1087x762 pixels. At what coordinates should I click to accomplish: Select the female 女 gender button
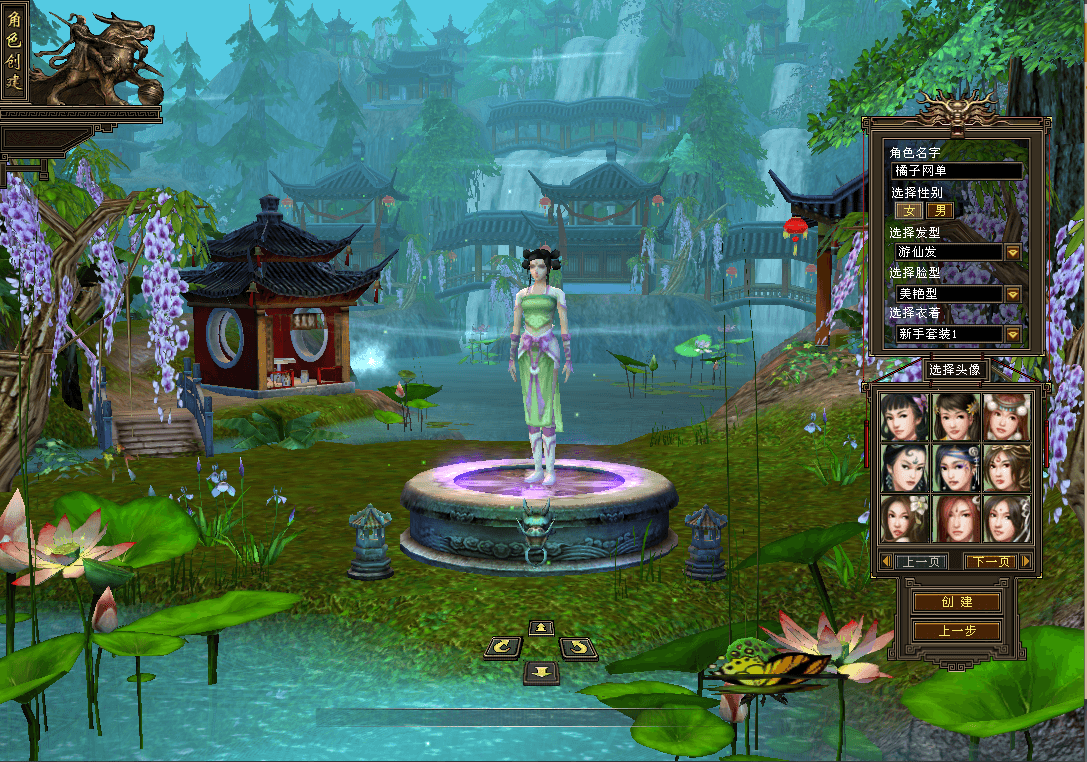tap(909, 211)
